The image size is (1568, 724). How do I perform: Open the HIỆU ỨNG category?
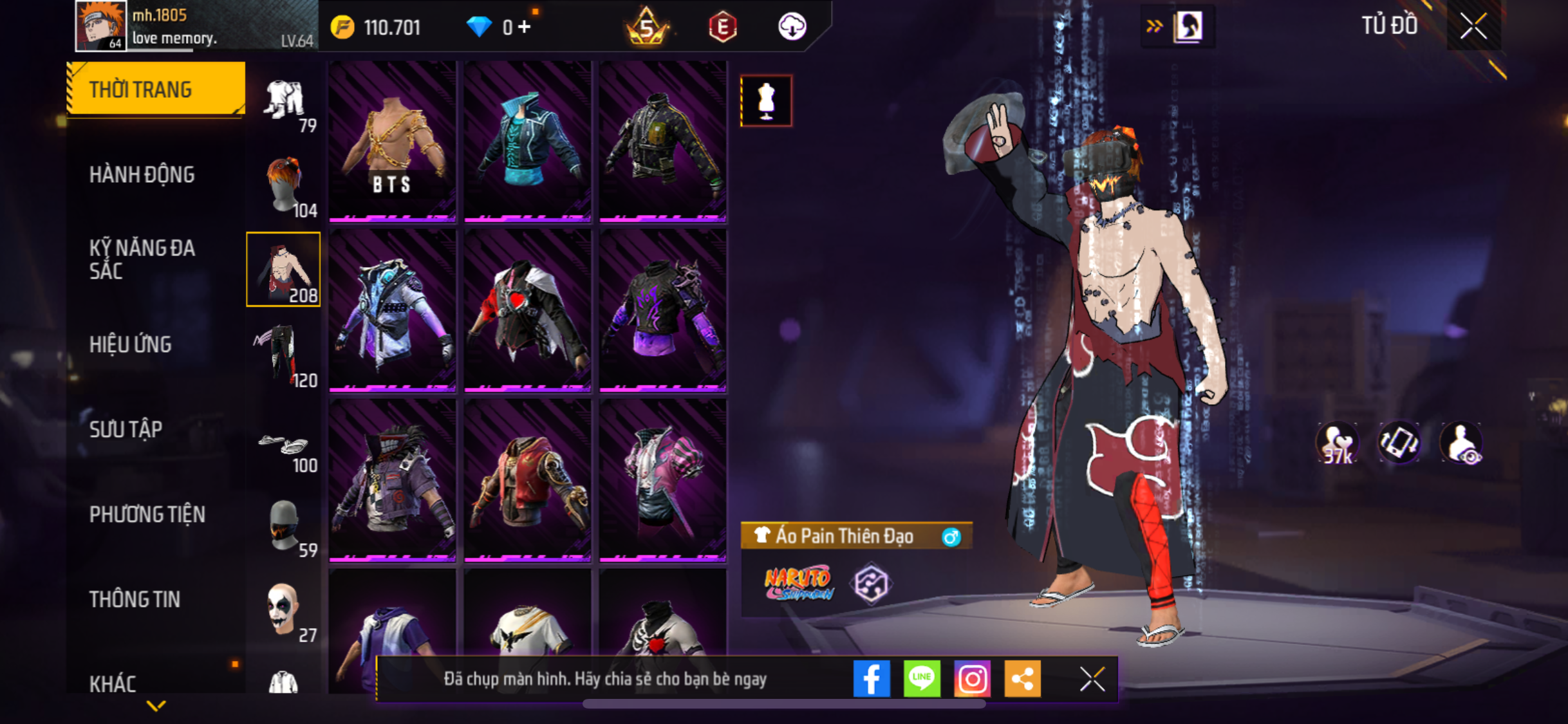point(131,344)
